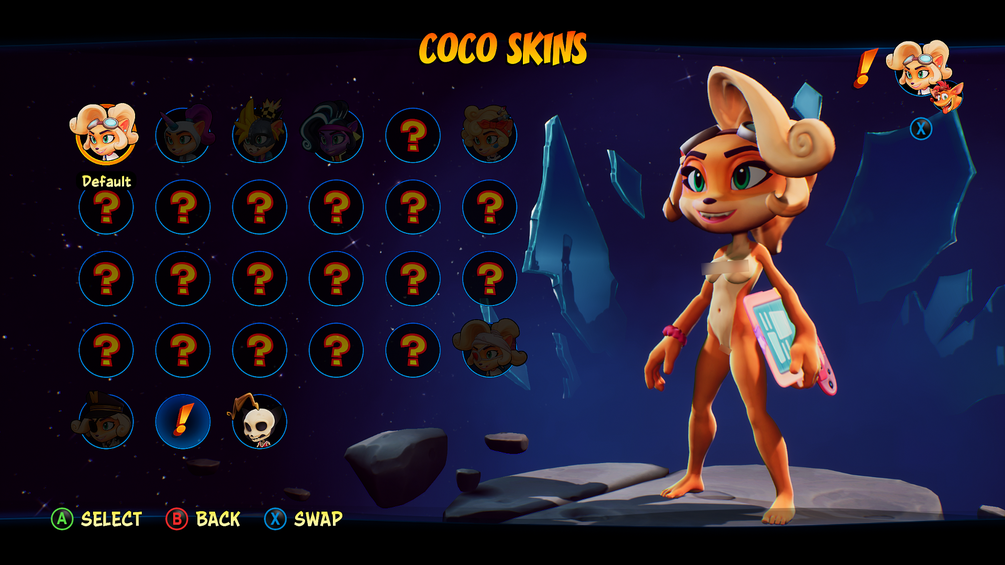
Task: Open the exclamation mark skin slot
Action: click(182, 421)
